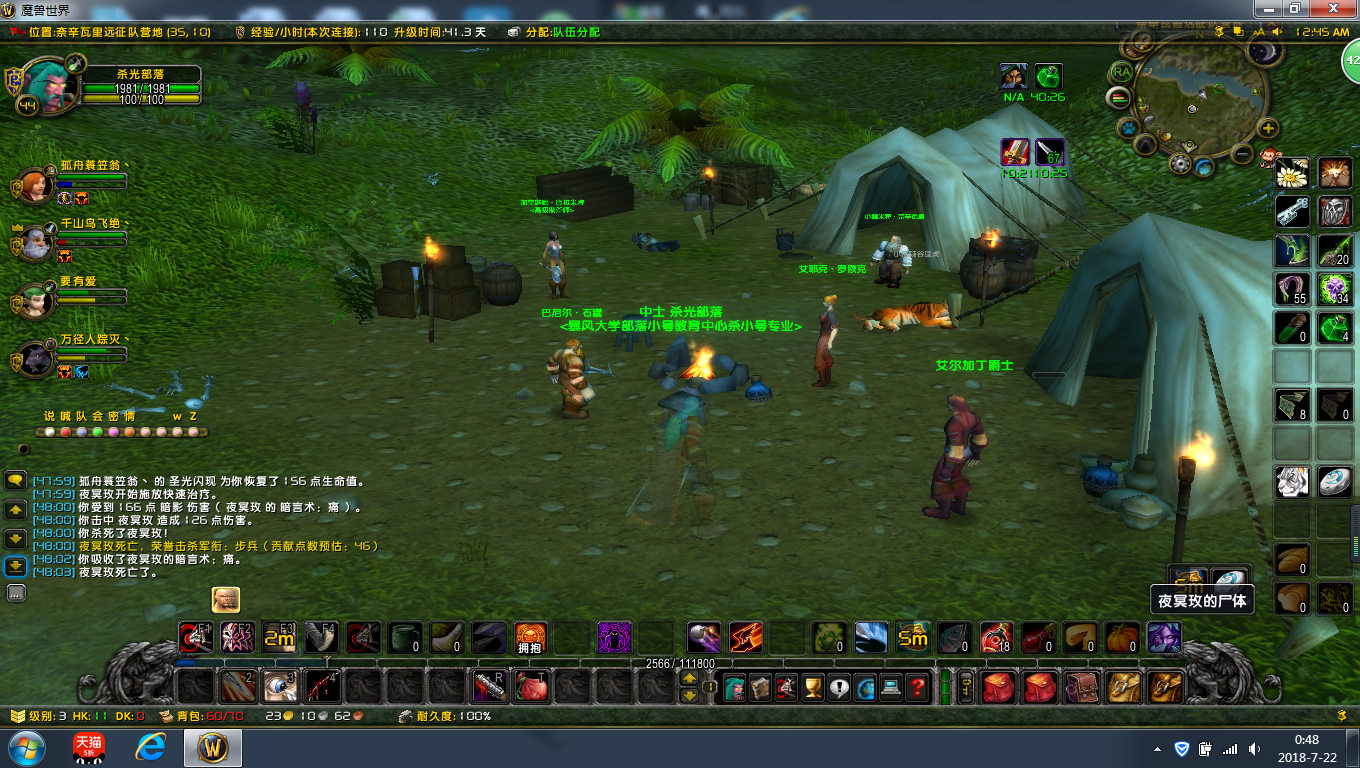Target party member 万径人踪灭

point(37,357)
